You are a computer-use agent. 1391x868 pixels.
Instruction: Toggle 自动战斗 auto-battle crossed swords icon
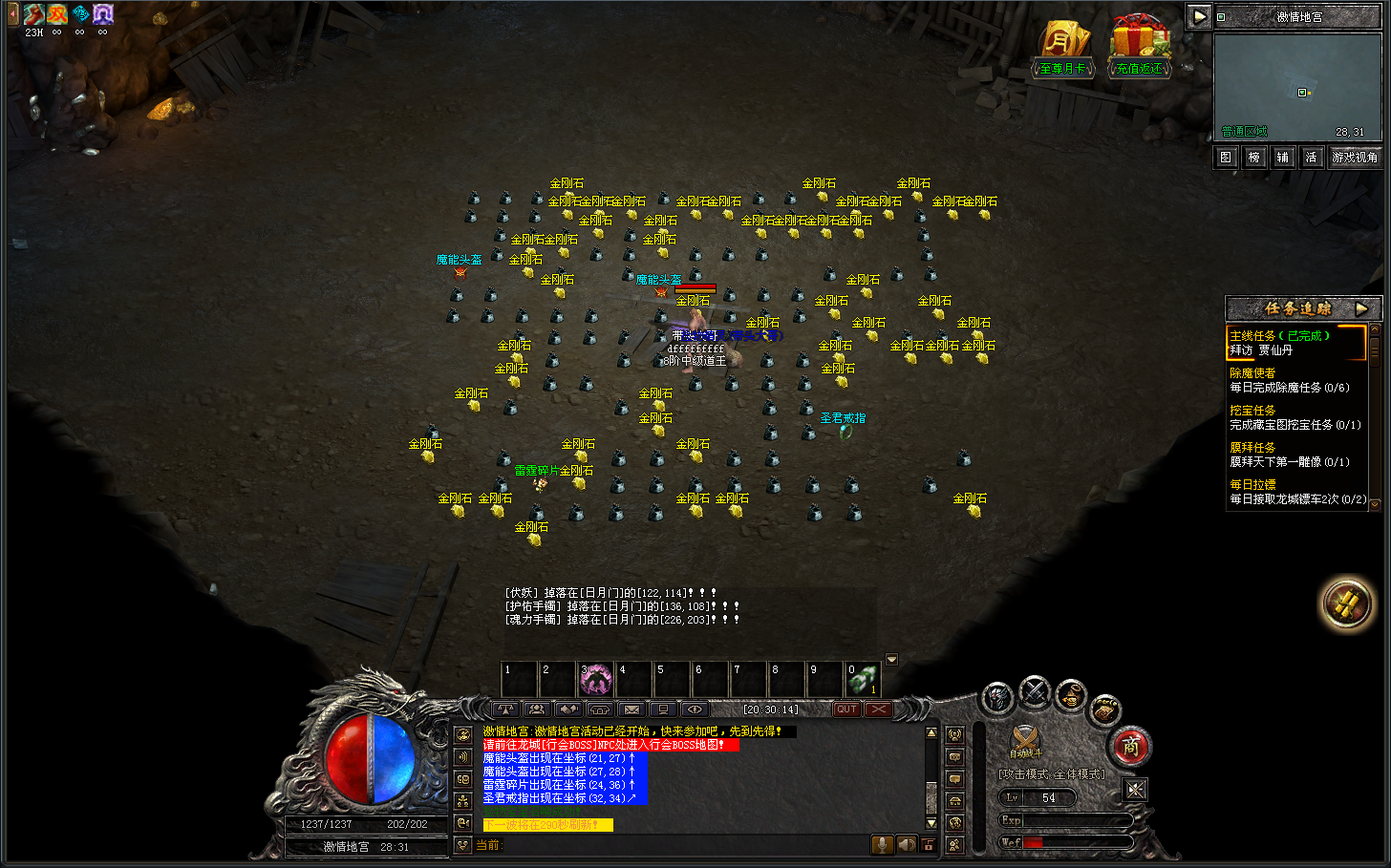pyautogui.click(x=1025, y=738)
